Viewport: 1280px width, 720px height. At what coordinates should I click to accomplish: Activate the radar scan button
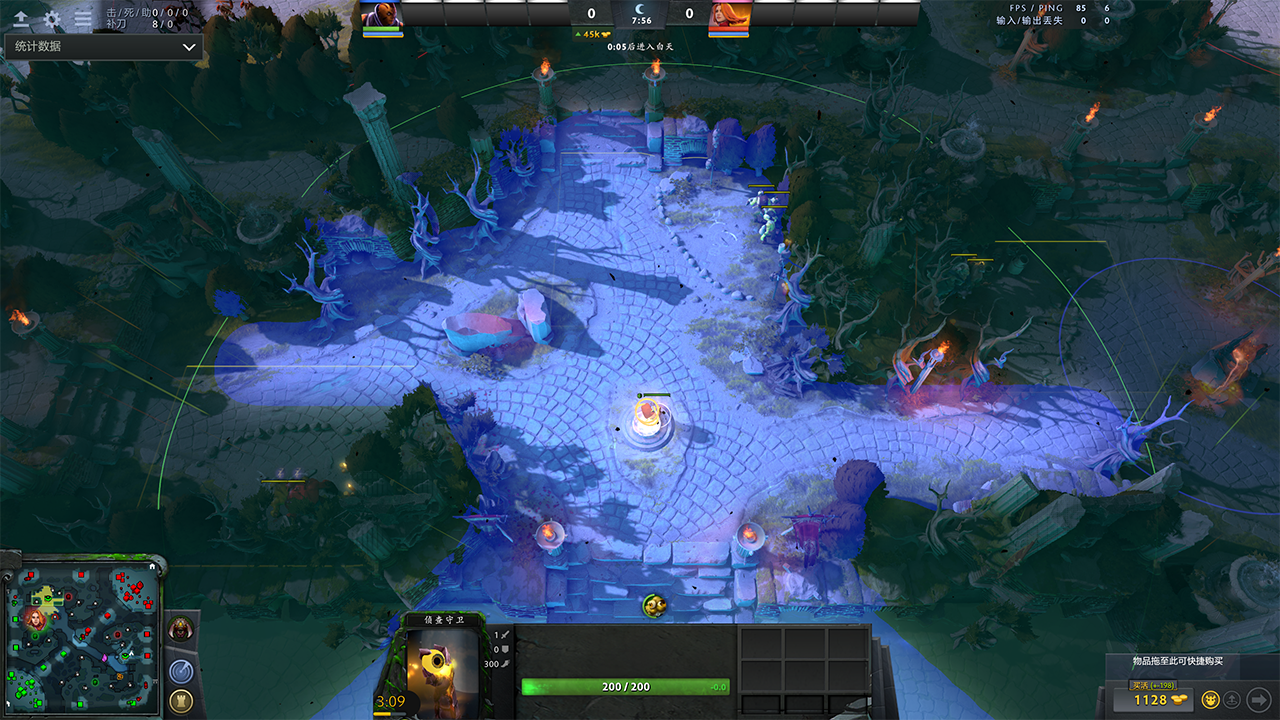(x=181, y=671)
